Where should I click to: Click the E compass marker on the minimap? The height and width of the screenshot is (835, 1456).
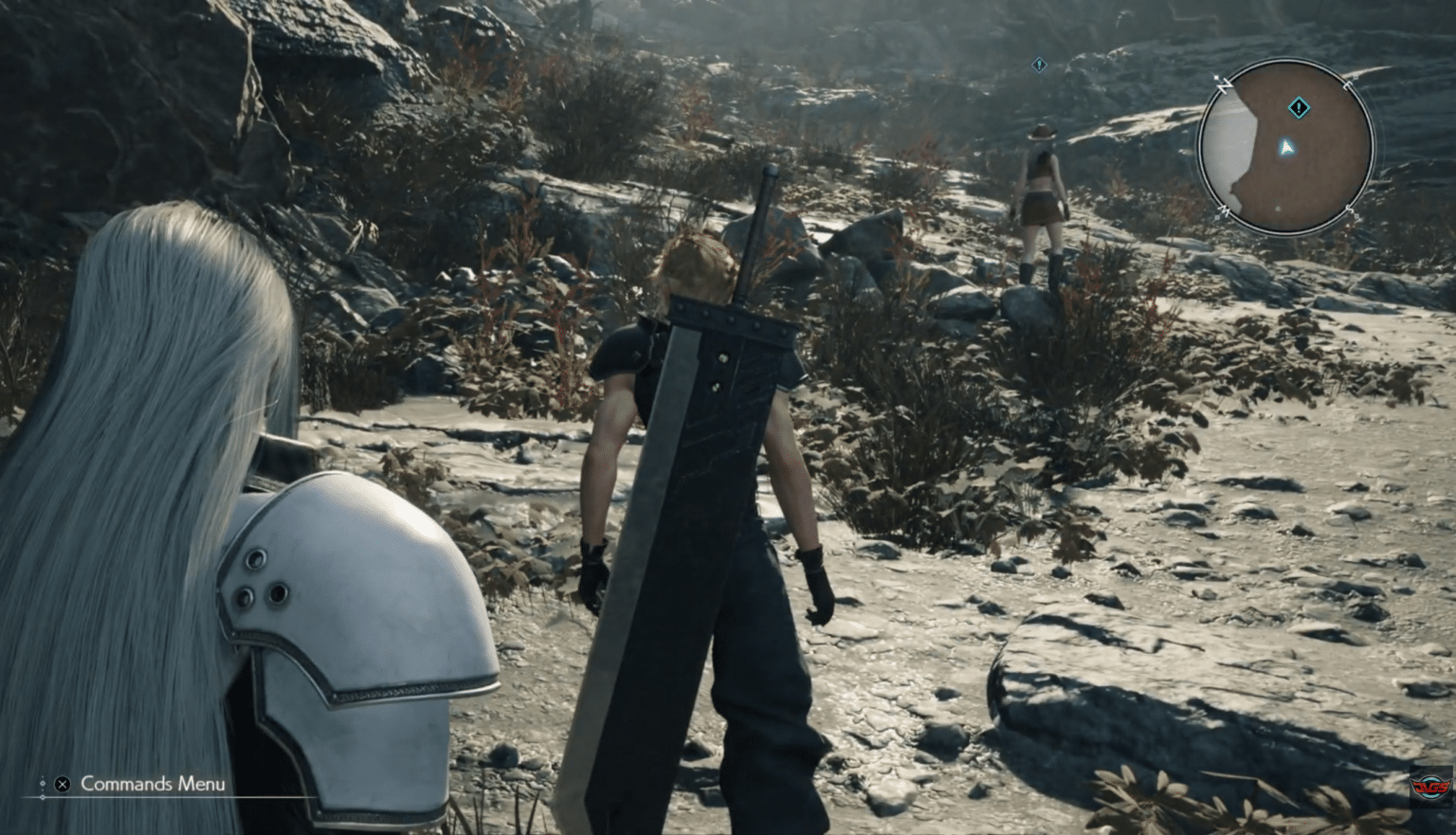(x=1347, y=84)
